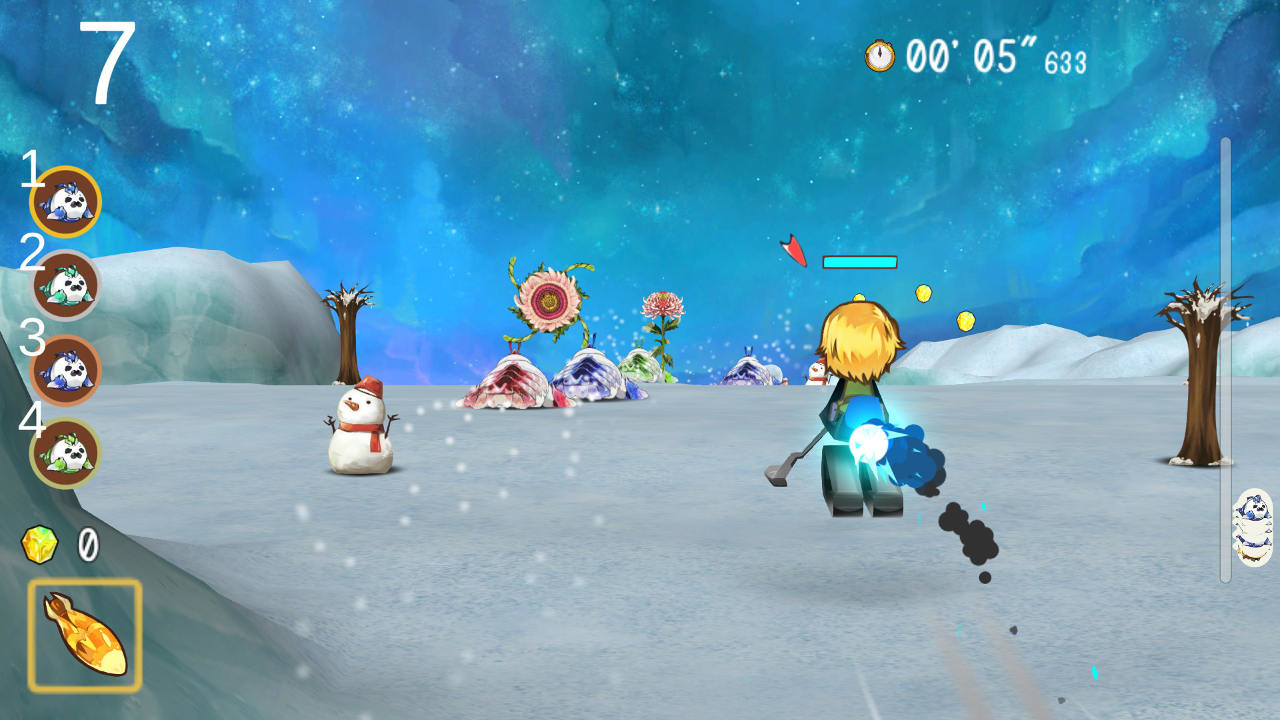The width and height of the screenshot is (1280, 720).
Task: Use the golden rocket item slot
Action: pyautogui.click(x=85, y=636)
